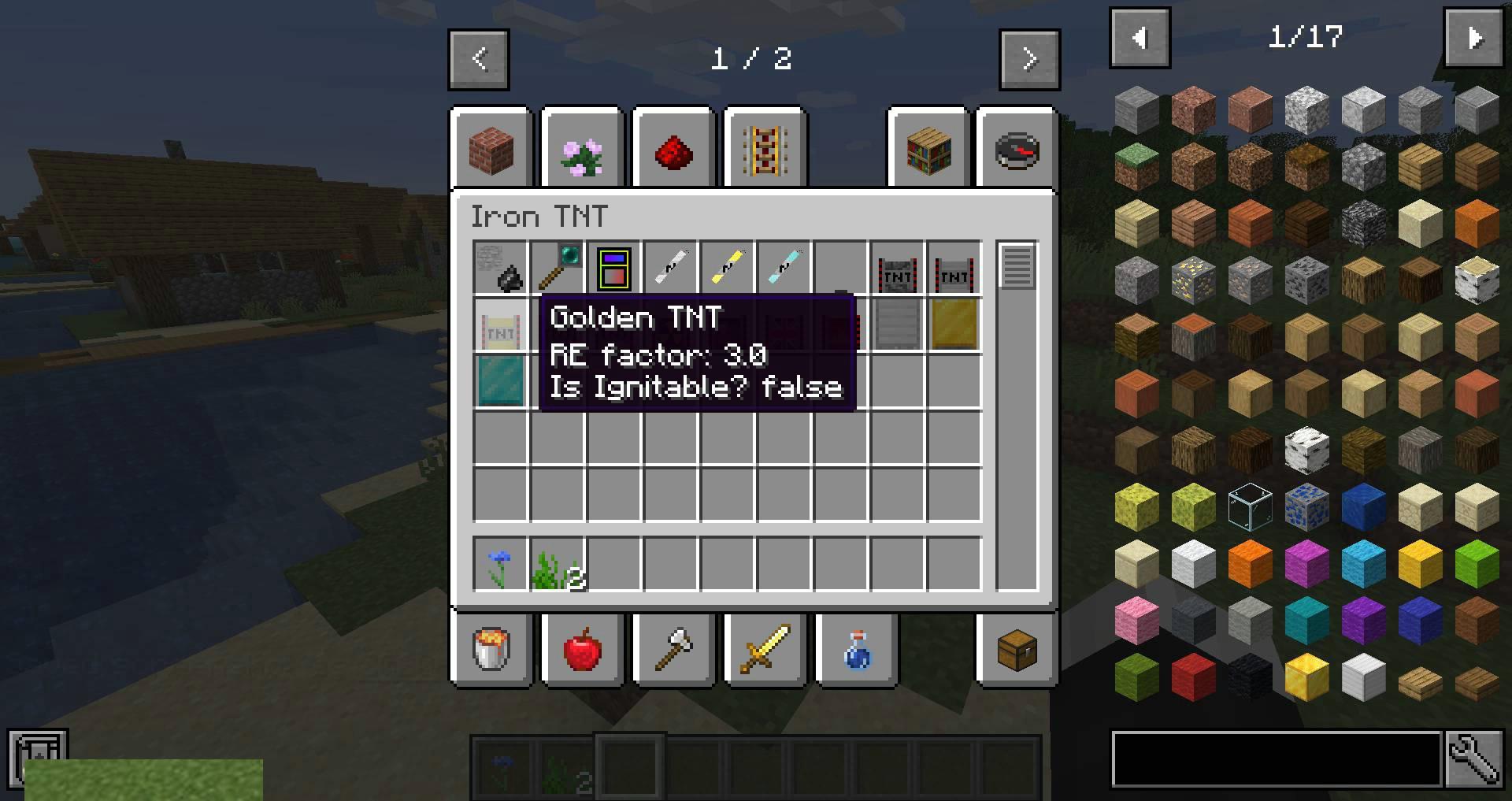
Task: Show the previous item list page
Action: pos(1140,38)
